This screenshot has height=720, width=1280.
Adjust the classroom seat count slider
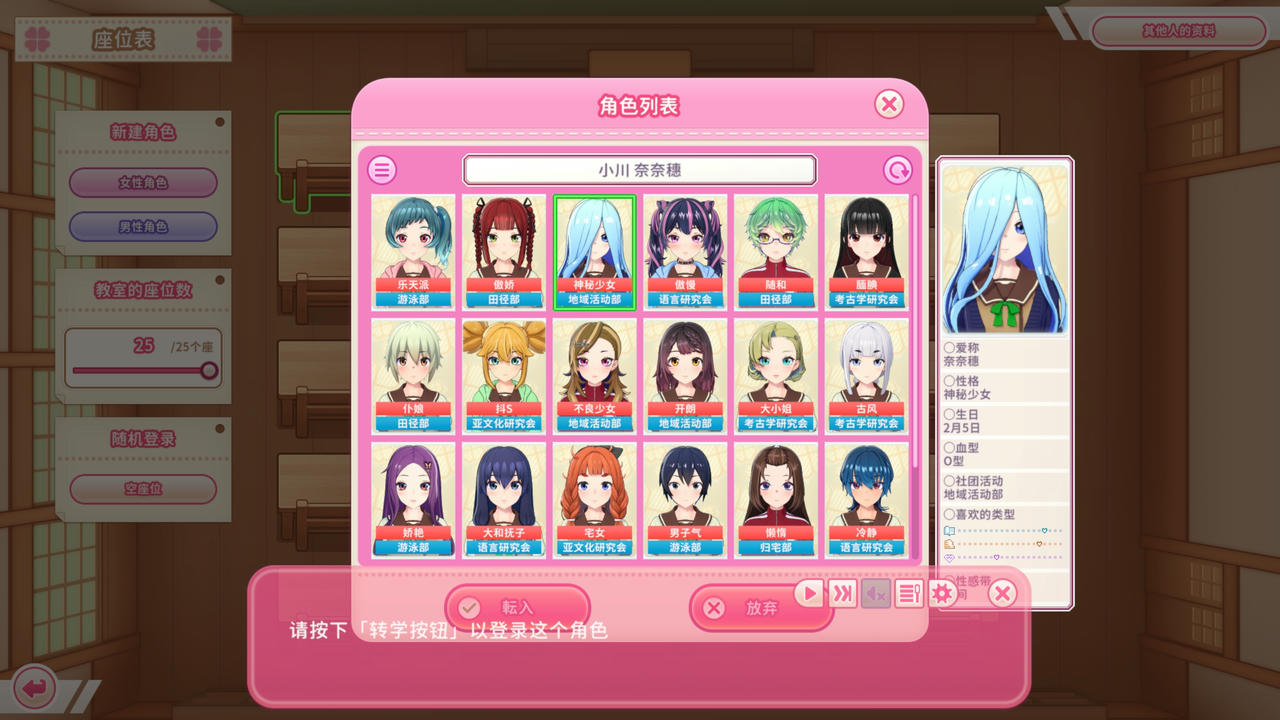pyautogui.click(x=210, y=372)
